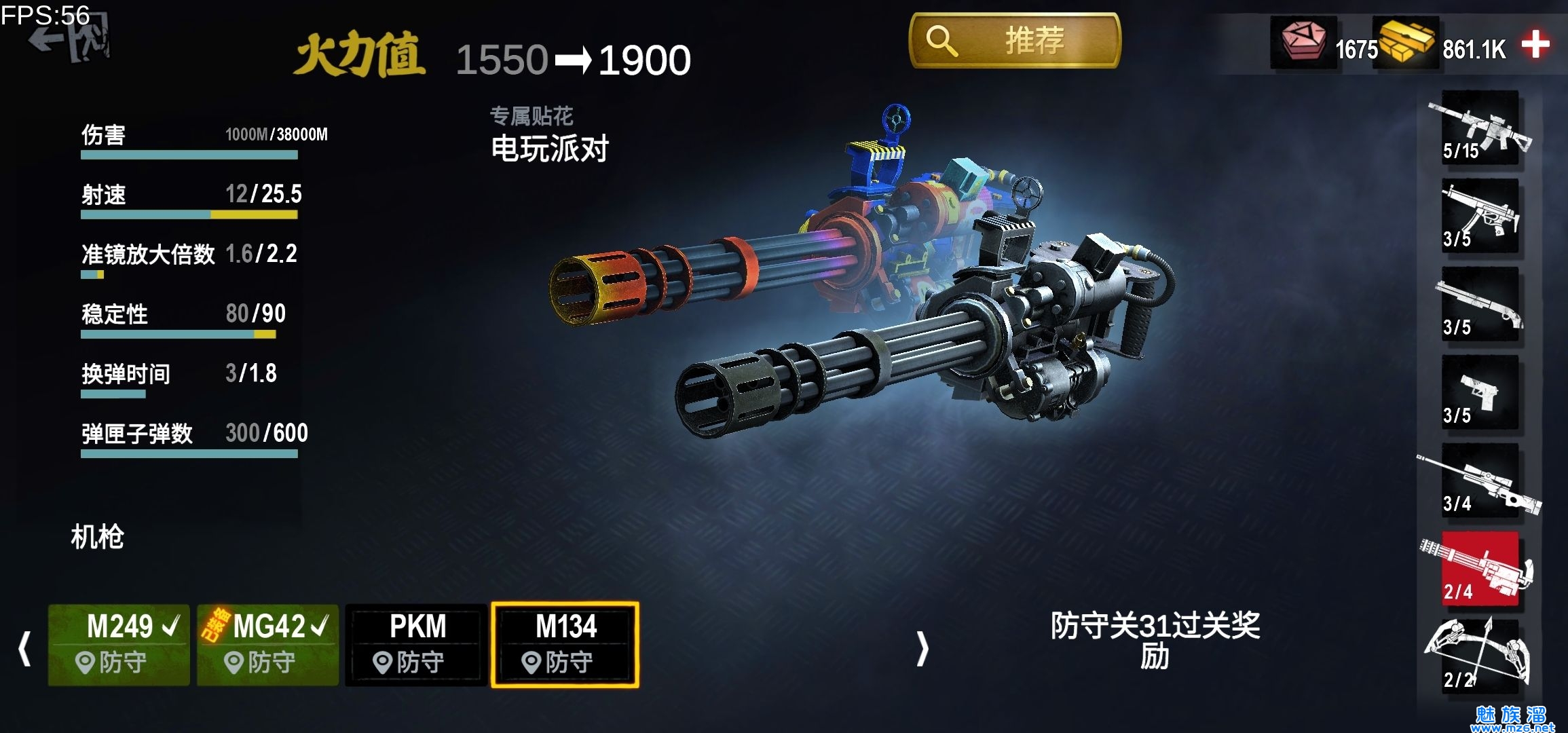Pick the PKM weapon card

416,644
